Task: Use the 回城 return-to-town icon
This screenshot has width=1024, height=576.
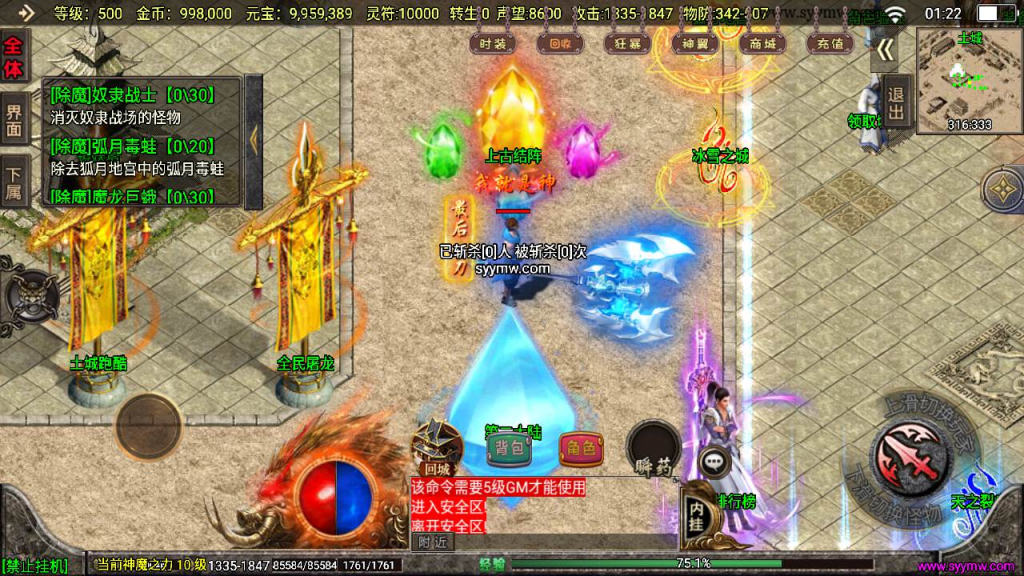Action: tap(438, 447)
